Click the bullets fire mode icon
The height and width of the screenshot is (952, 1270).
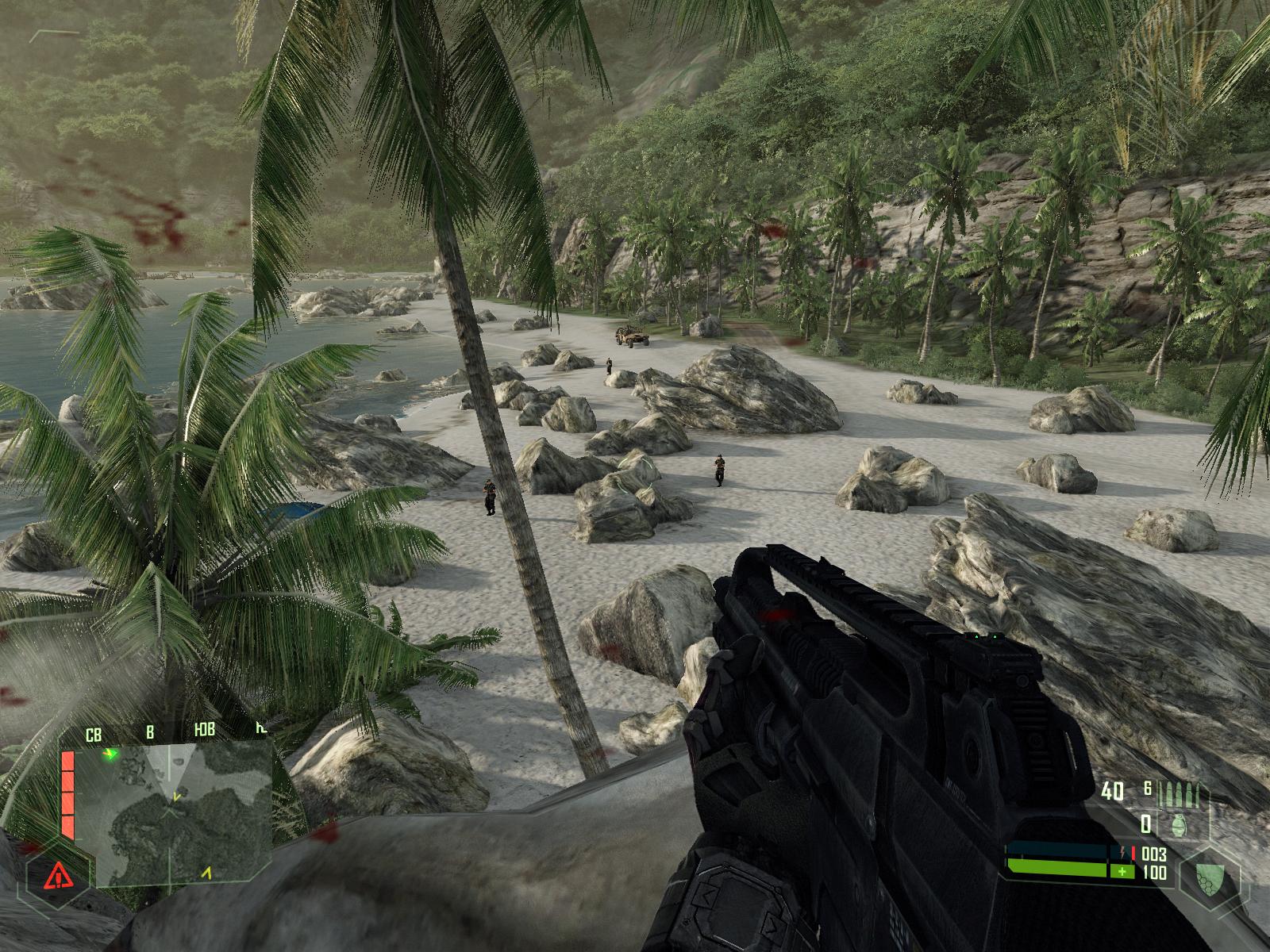[x=1180, y=794]
